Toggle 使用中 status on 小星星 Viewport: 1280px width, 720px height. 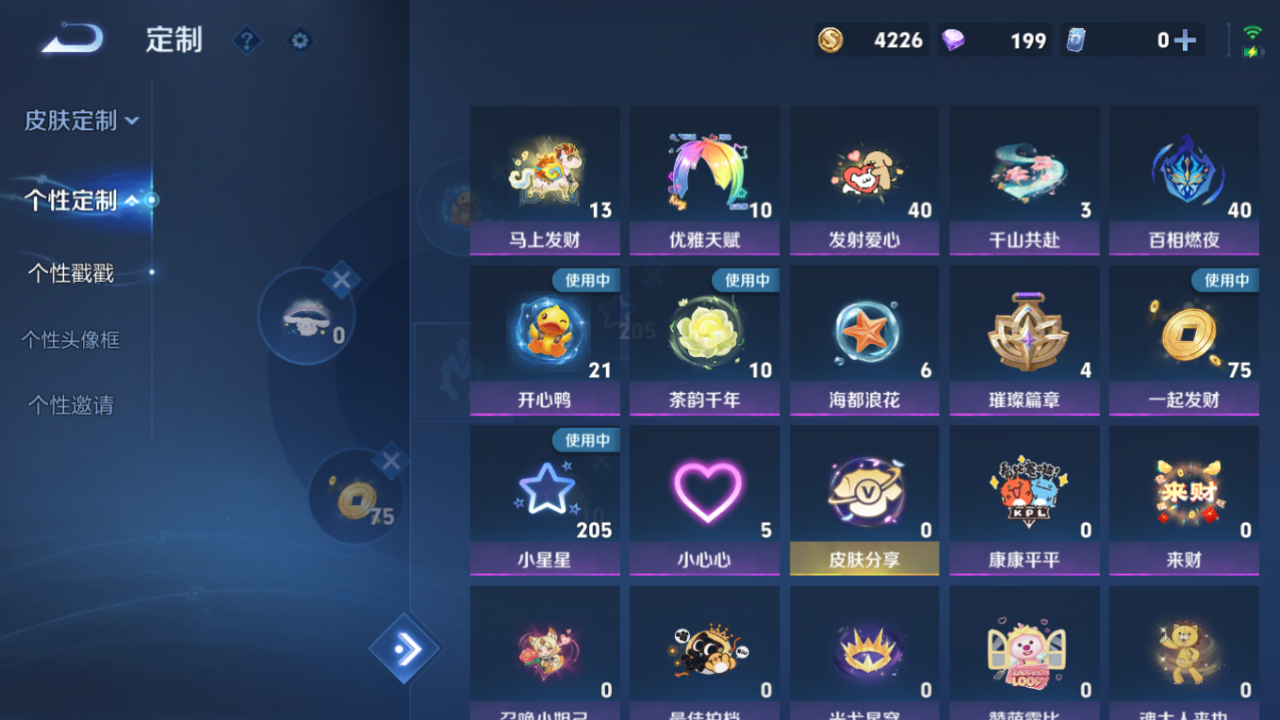coord(584,440)
